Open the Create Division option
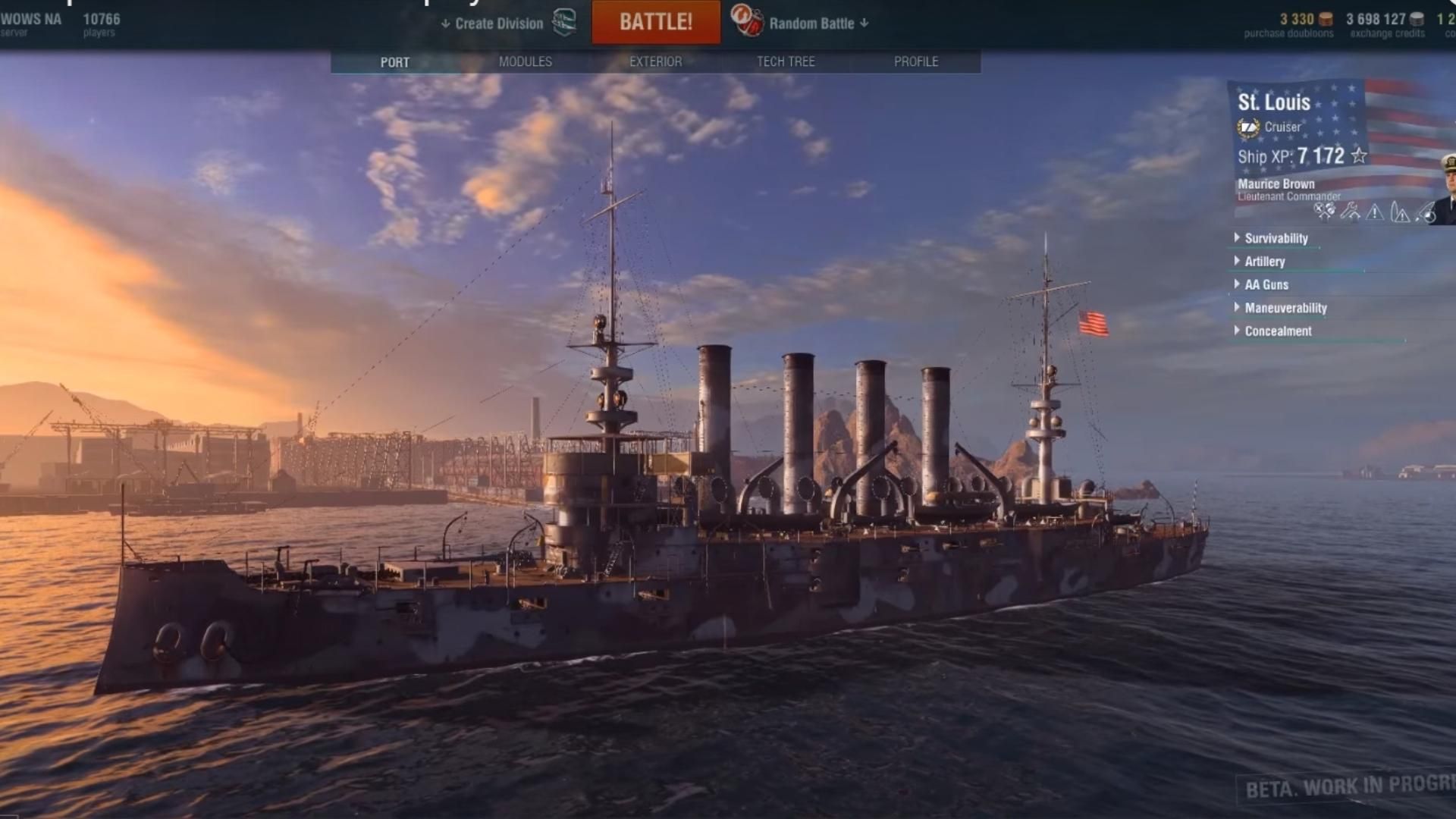The width and height of the screenshot is (1456, 819). [x=498, y=24]
